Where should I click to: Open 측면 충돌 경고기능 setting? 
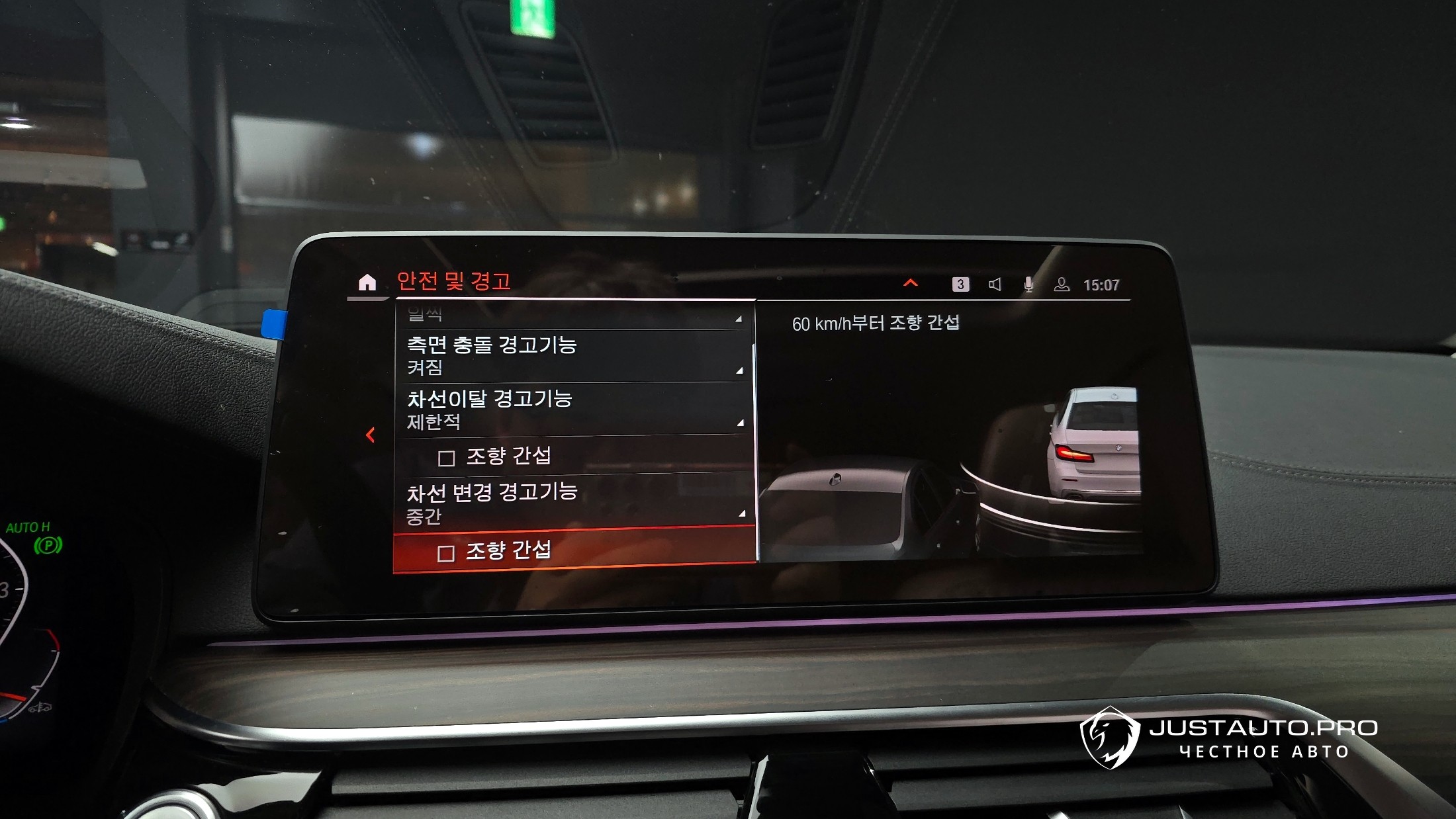pyautogui.click(x=573, y=355)
